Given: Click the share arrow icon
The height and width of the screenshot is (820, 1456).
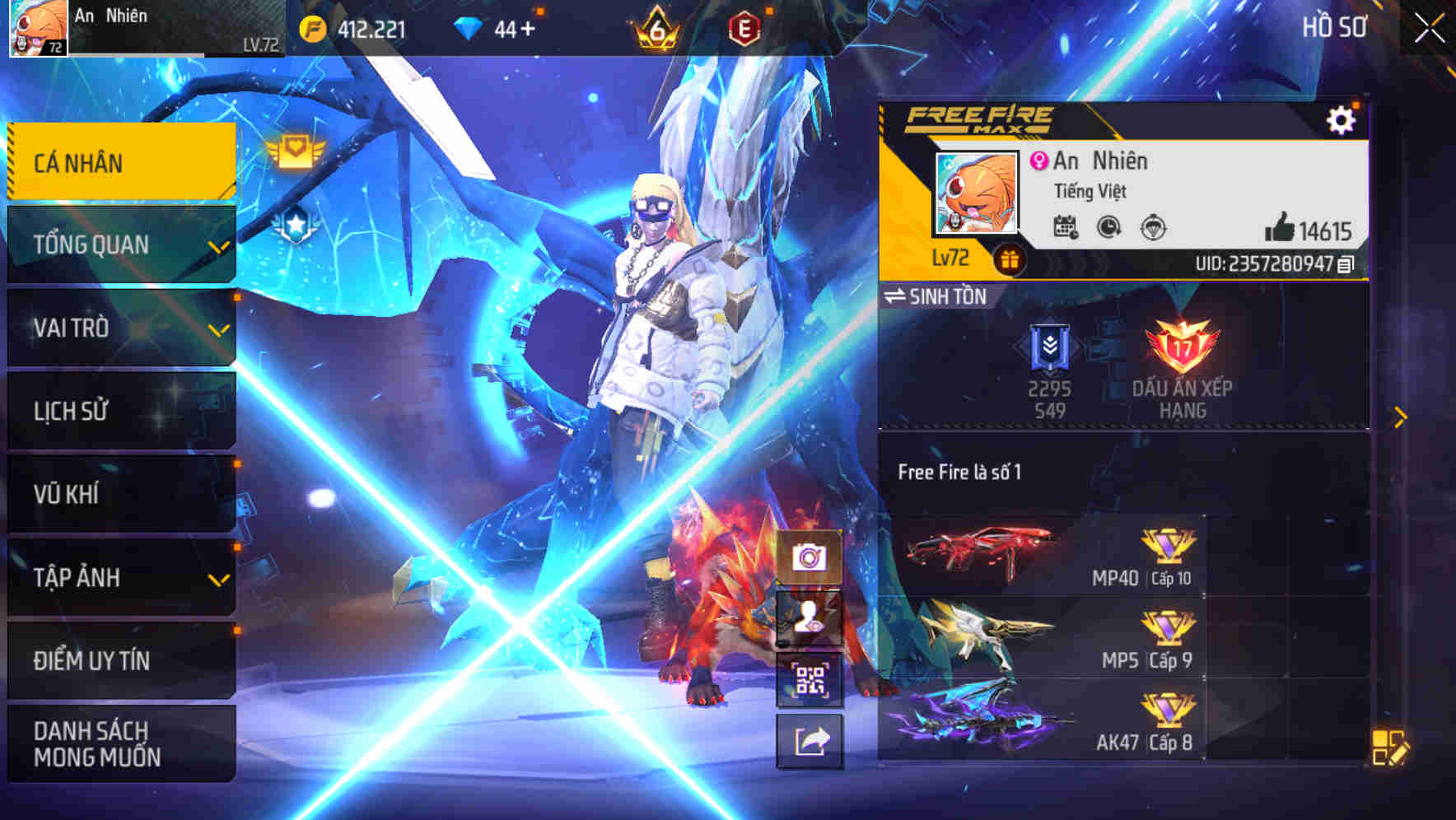Looking at the screenshot, I should (810, 740).
